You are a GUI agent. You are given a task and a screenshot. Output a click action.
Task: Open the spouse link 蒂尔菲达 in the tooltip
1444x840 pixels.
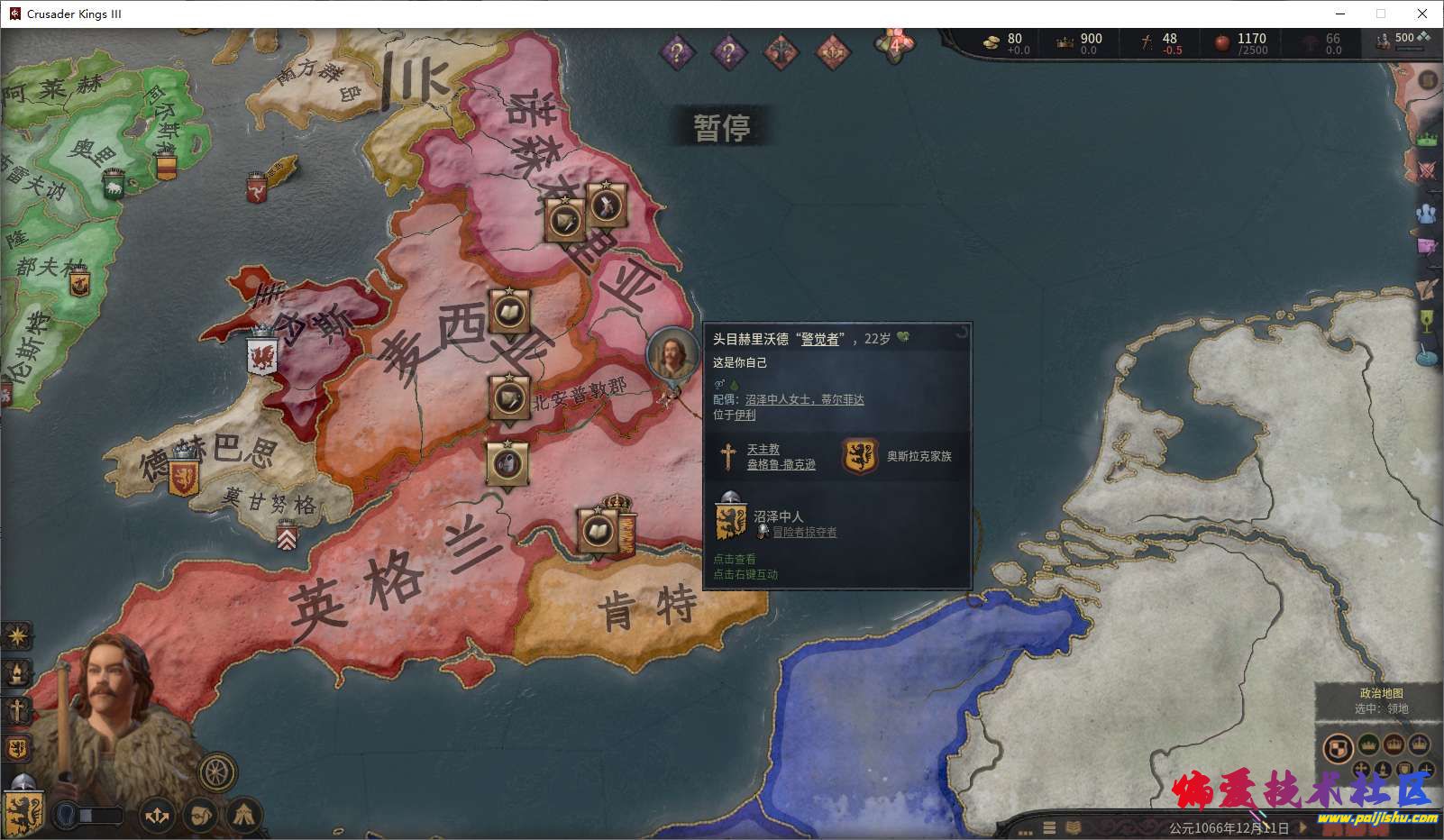[x=844, y=398]
